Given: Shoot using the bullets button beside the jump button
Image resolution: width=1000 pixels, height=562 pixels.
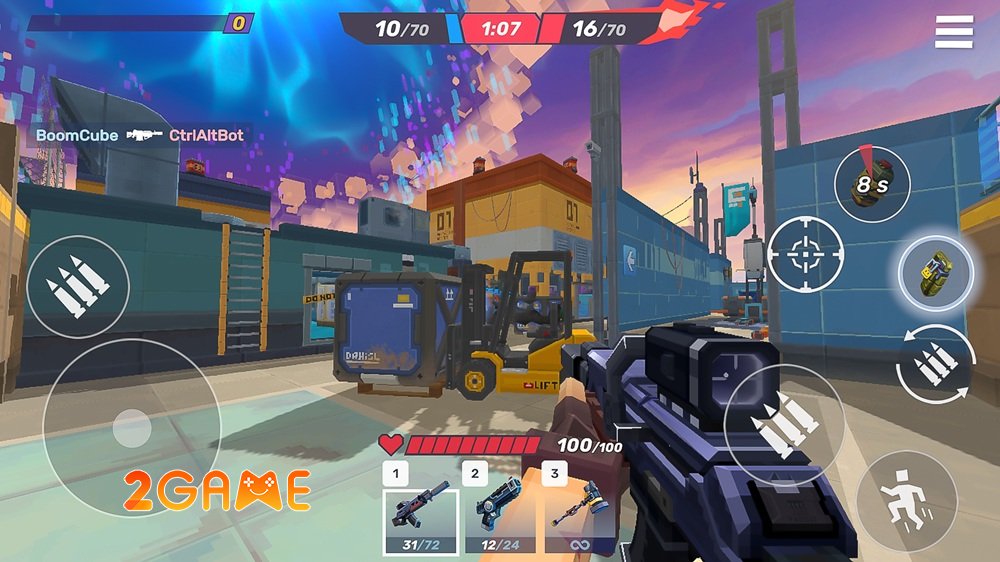Looking at the screenshot, I should tap(784, 424).
